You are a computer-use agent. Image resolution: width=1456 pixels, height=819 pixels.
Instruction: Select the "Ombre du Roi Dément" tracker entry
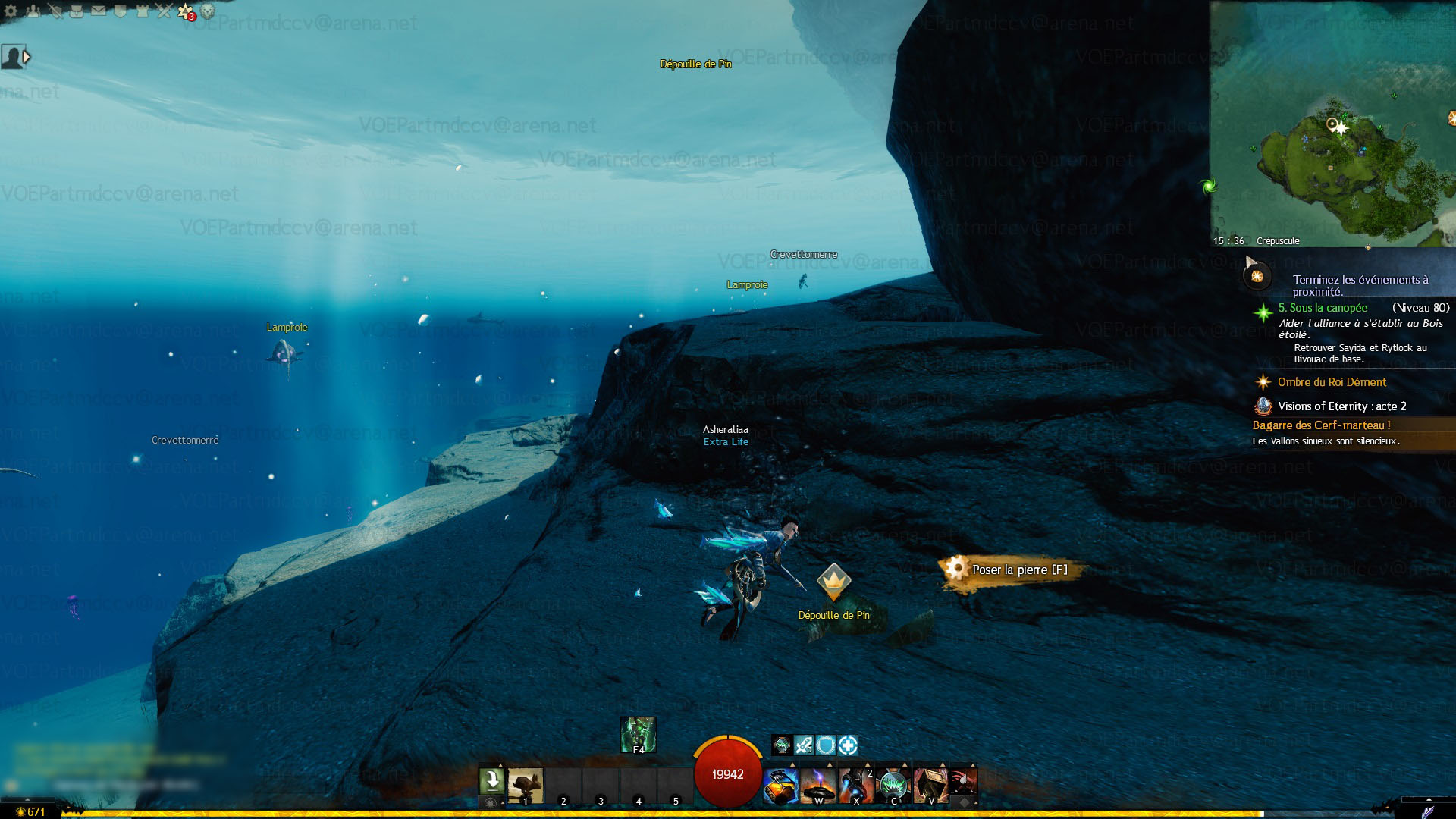pos(1332,382)
